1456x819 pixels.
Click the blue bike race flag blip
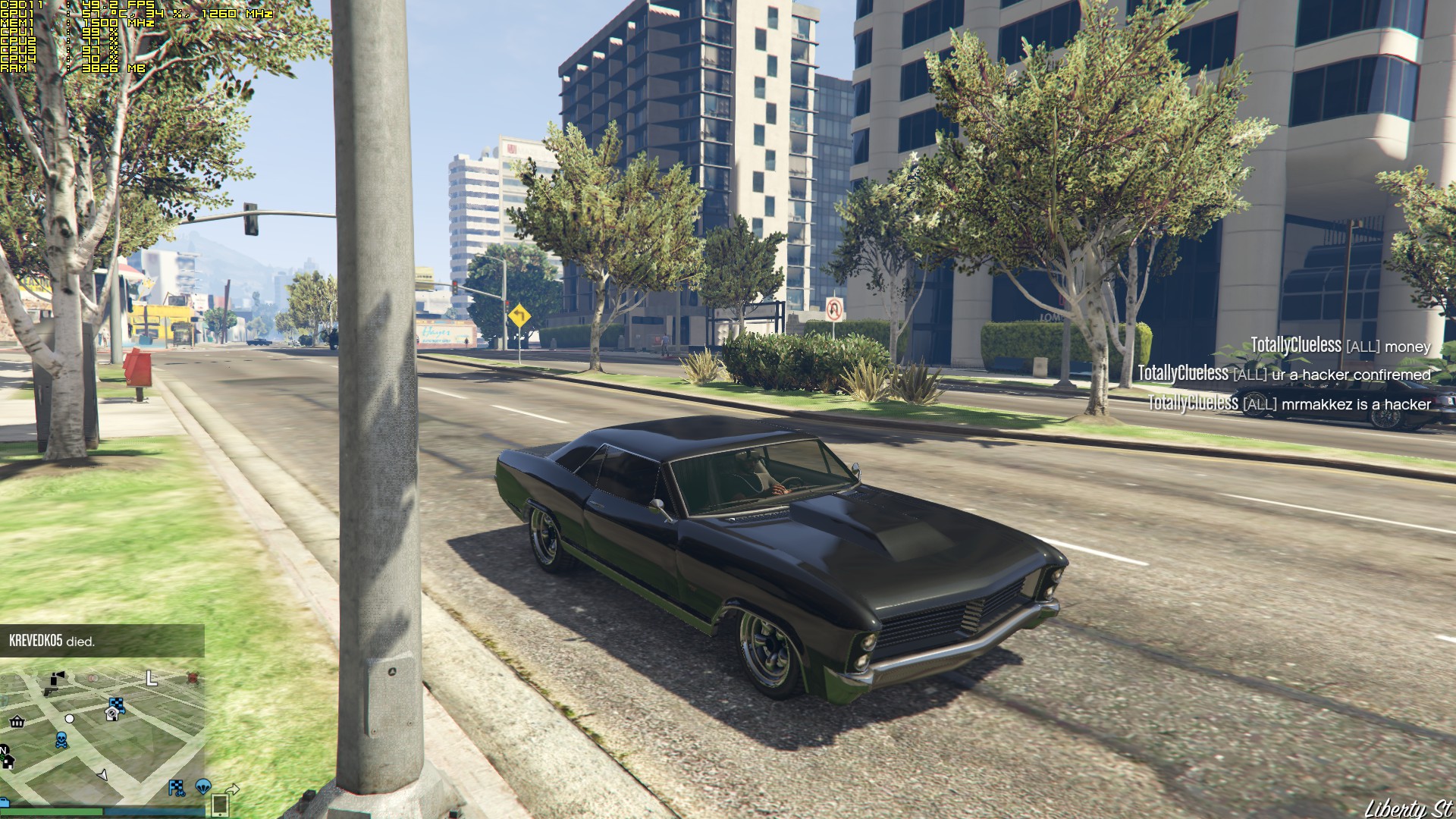tap(176, 788)
